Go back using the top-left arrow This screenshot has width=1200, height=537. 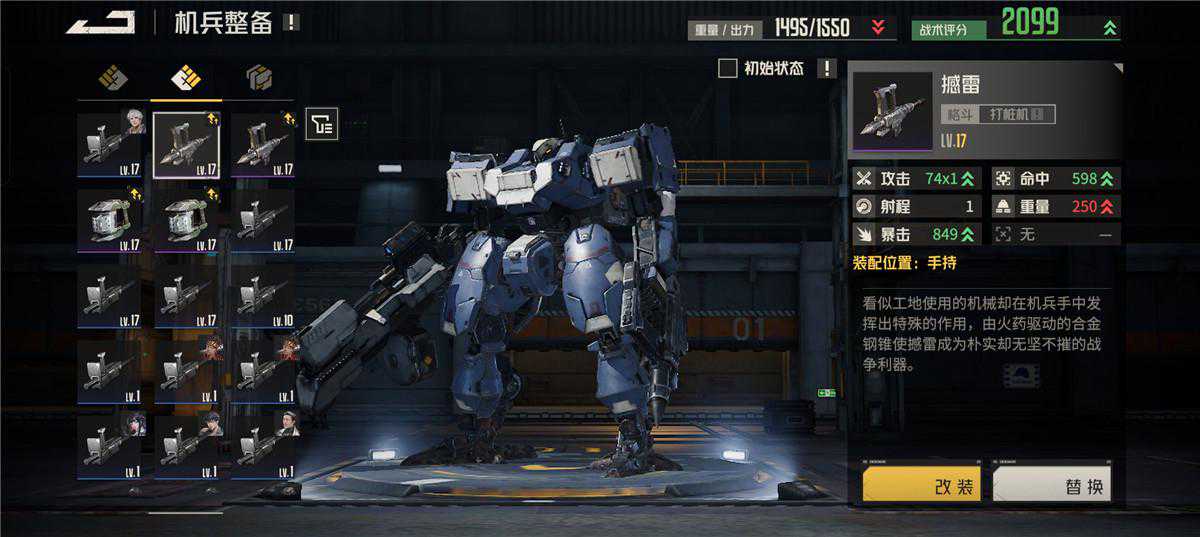click(100, 22)
